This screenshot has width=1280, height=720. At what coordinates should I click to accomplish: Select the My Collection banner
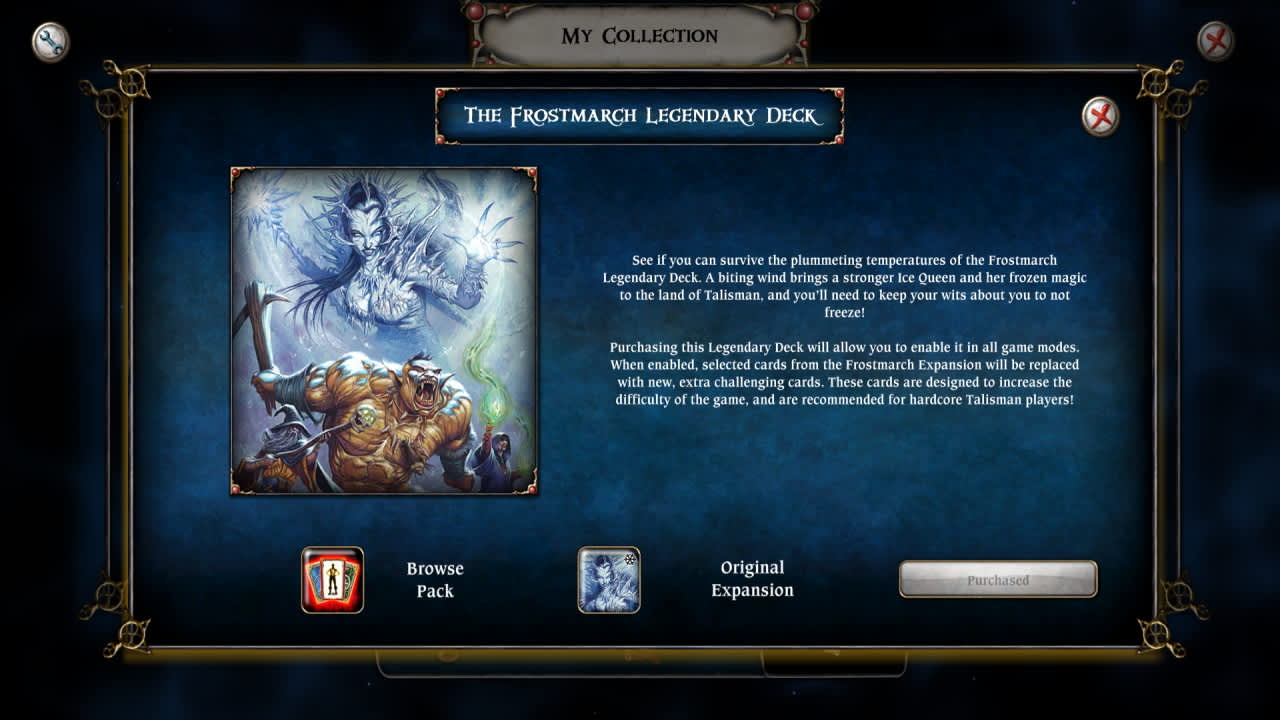click(x=640, y=35)
